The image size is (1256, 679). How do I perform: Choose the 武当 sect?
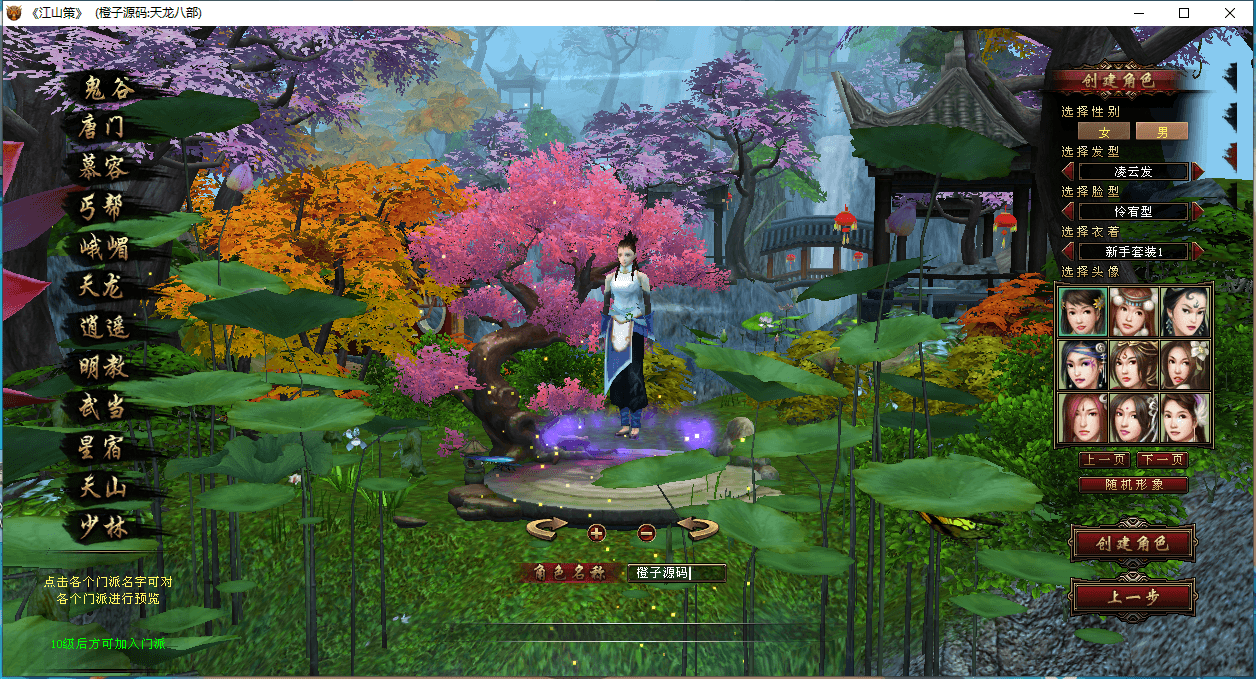click(102, 407)
